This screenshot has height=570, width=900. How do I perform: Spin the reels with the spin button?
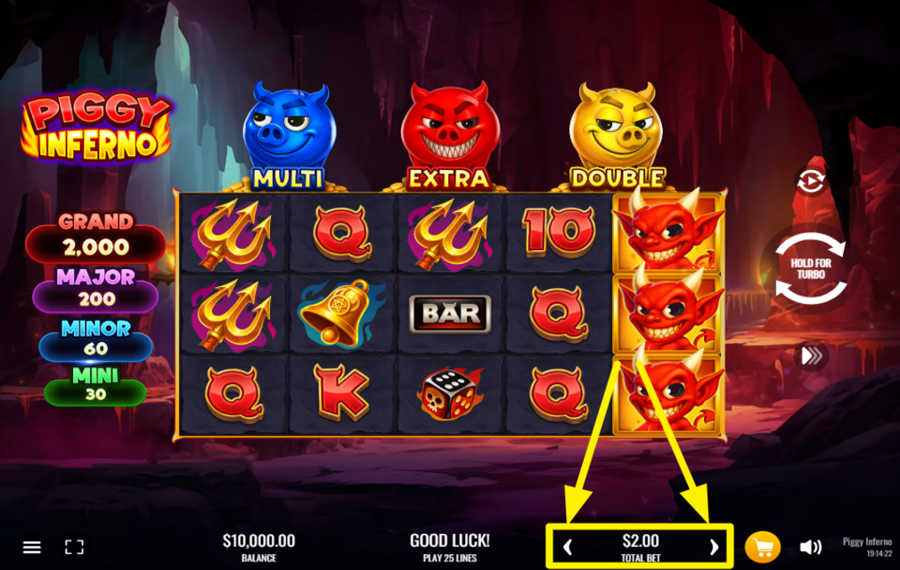[810, 268]
